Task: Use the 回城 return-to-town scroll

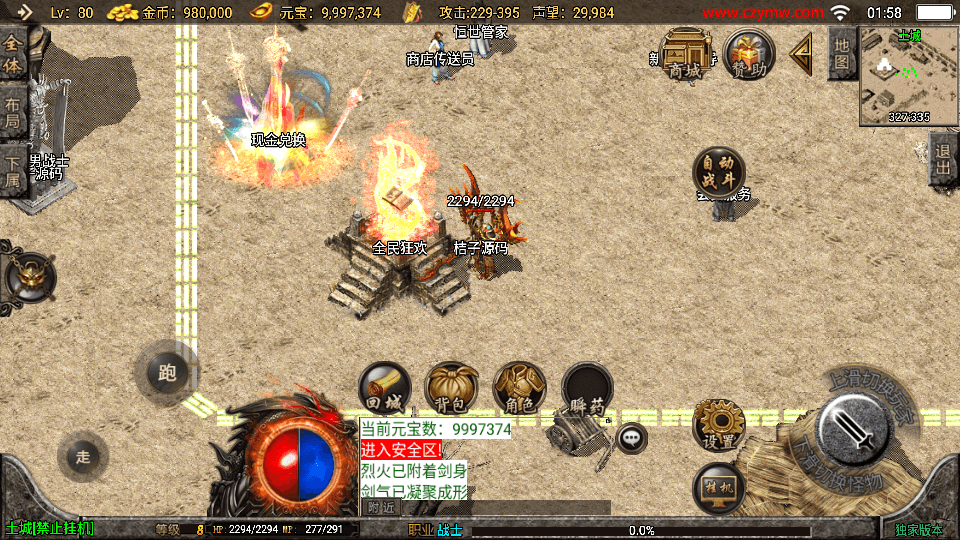Action: (385, 389)
